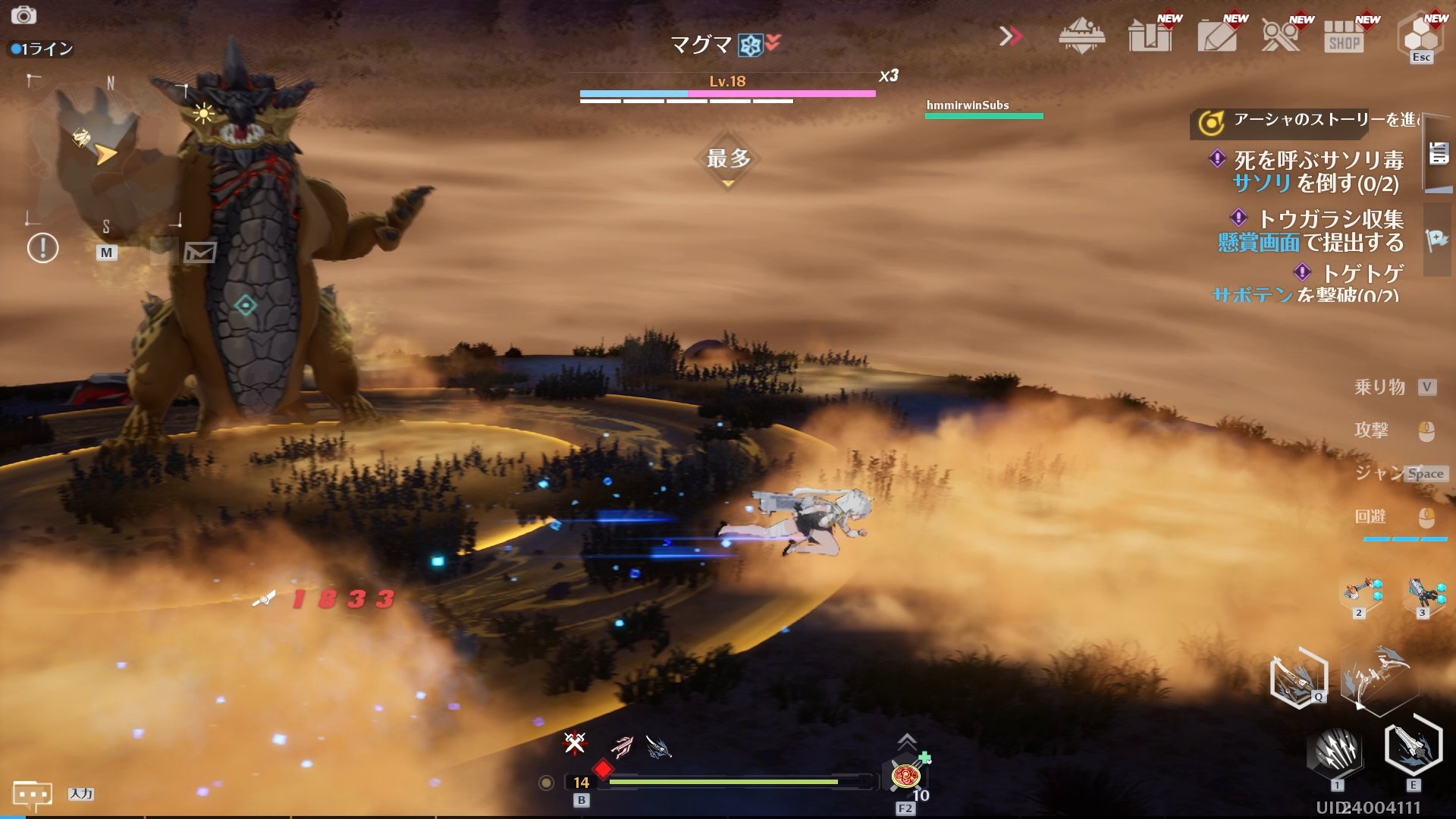
Task: Open the 1ライン channel selector
Action: [x=42, y=49]
